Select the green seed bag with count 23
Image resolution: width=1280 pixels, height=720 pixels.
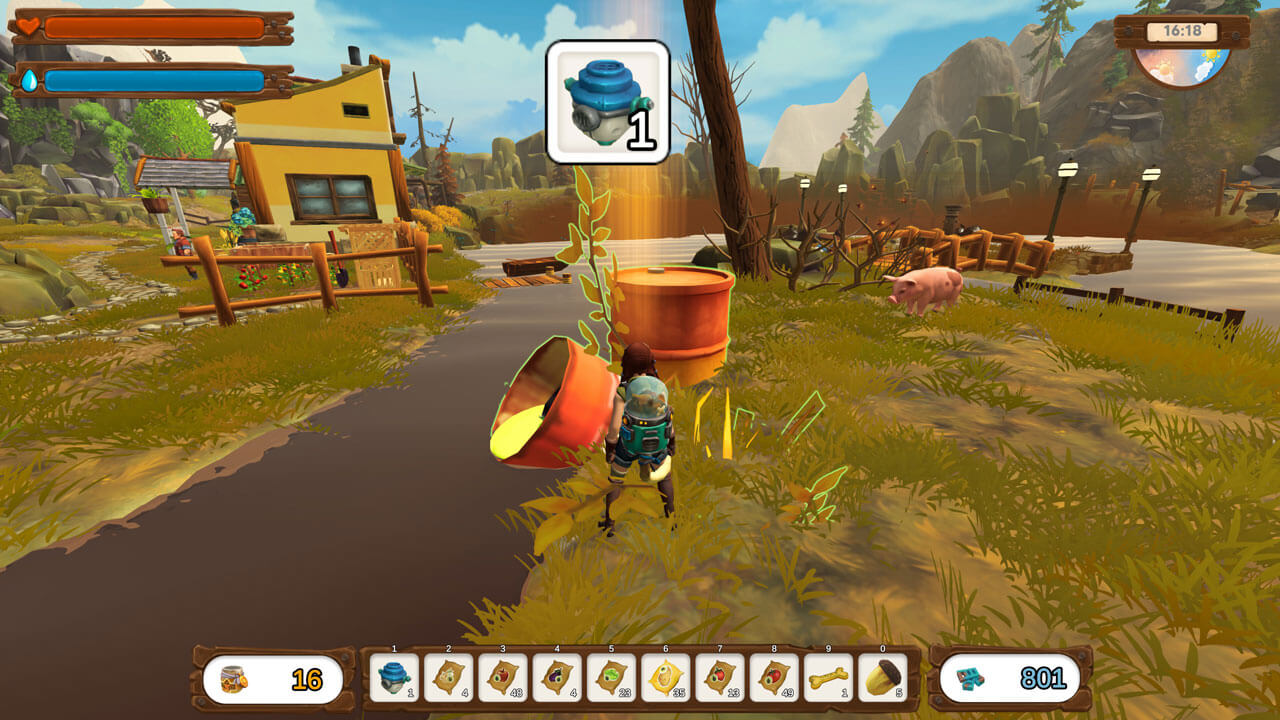tap(611, 678)
